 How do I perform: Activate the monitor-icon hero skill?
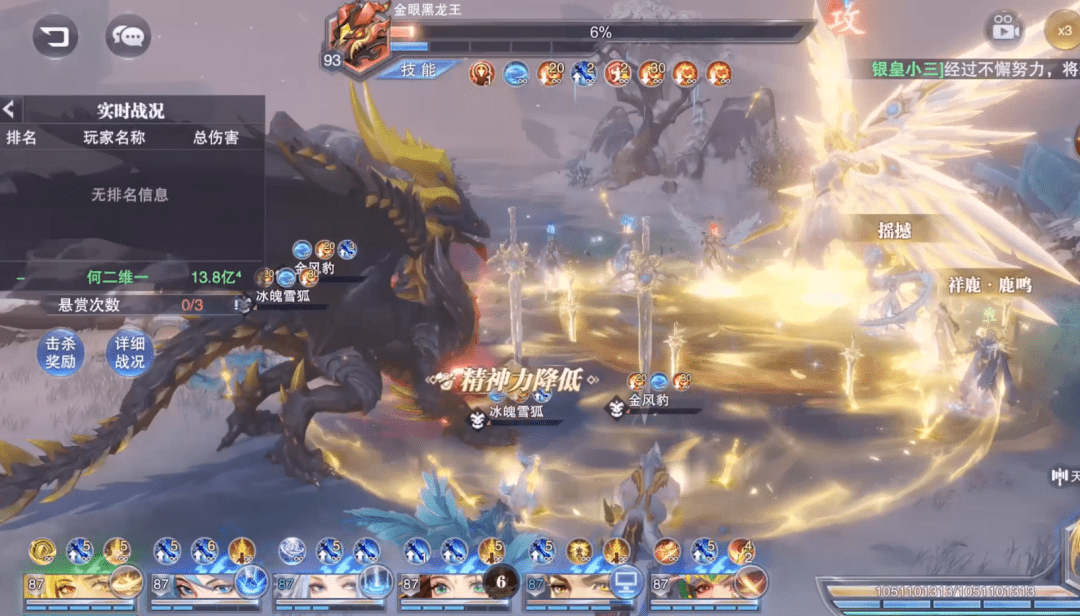point(626,581)
